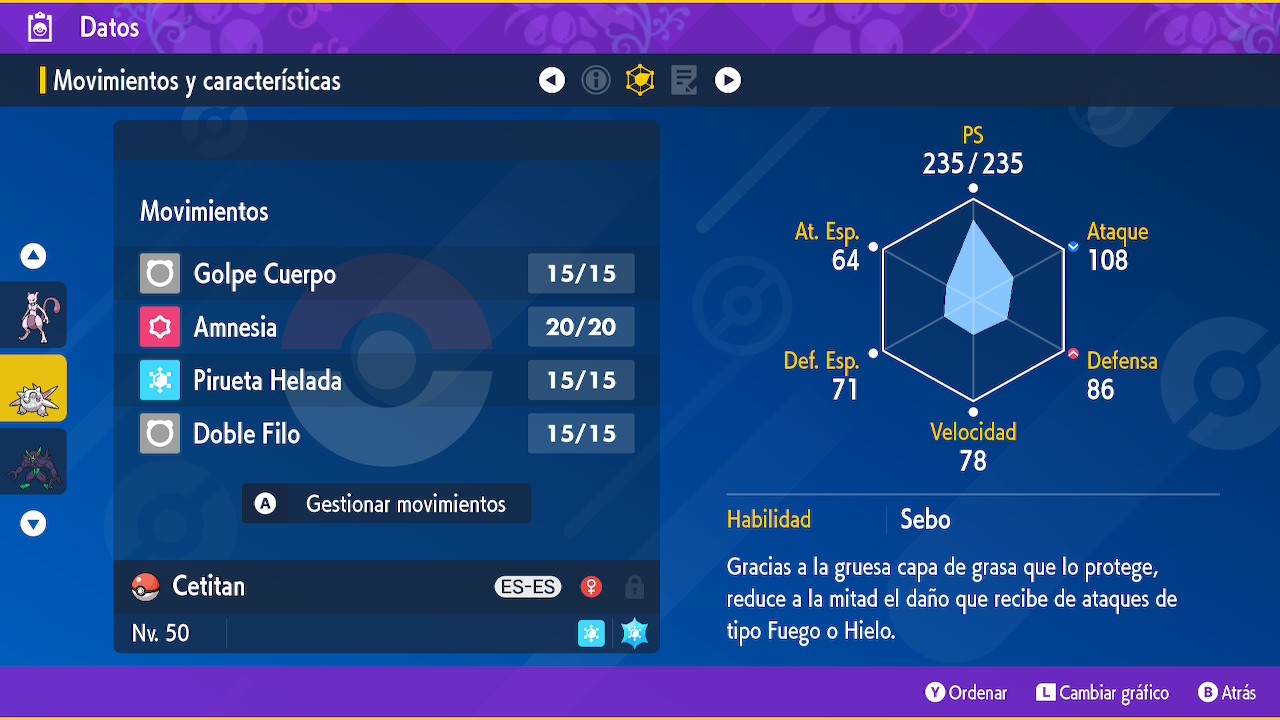This screenshot has width=1280, height=720.
Task: Click the red arrow marker on the Defensa stat
Action: click(x=1074, y=352)
